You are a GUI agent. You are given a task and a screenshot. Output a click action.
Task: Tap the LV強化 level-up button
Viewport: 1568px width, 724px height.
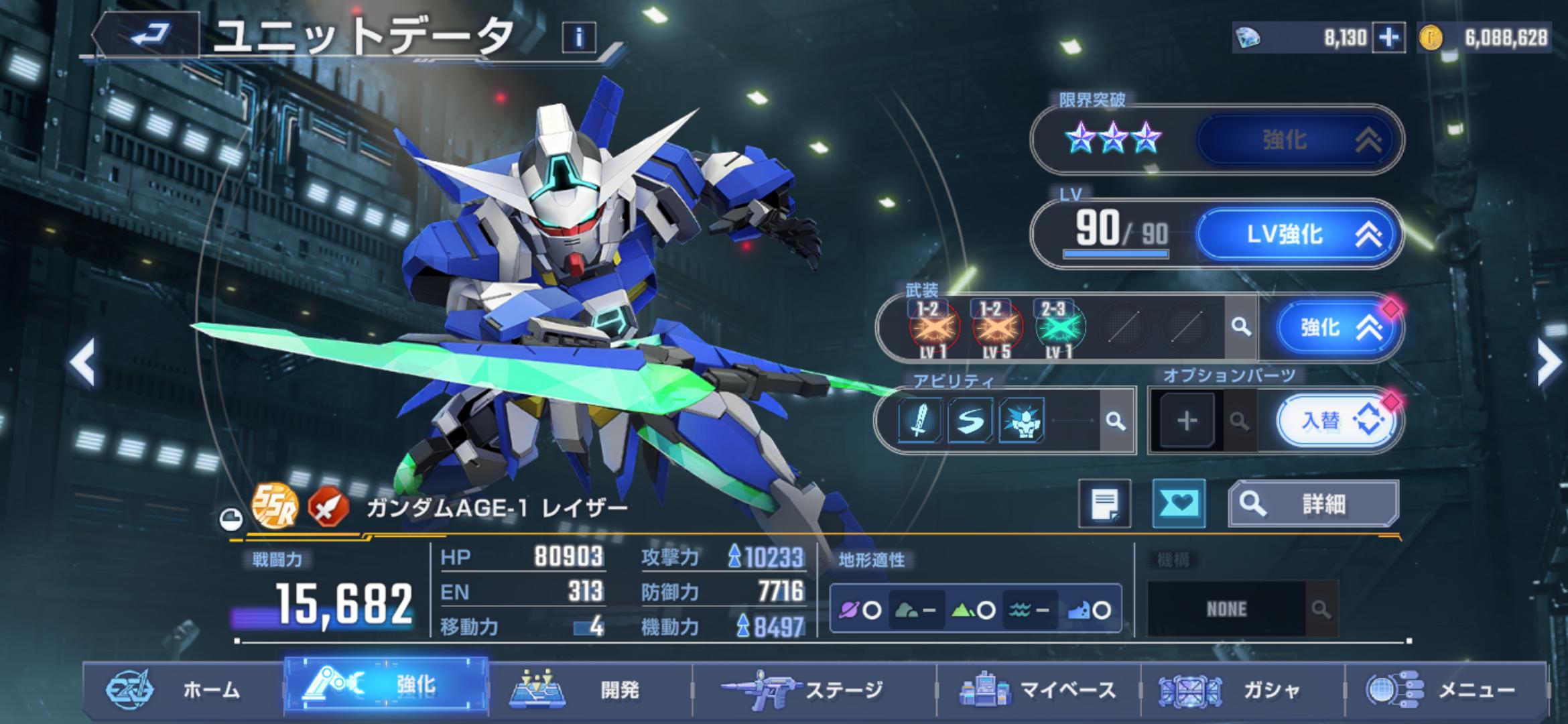[1299, 235]
